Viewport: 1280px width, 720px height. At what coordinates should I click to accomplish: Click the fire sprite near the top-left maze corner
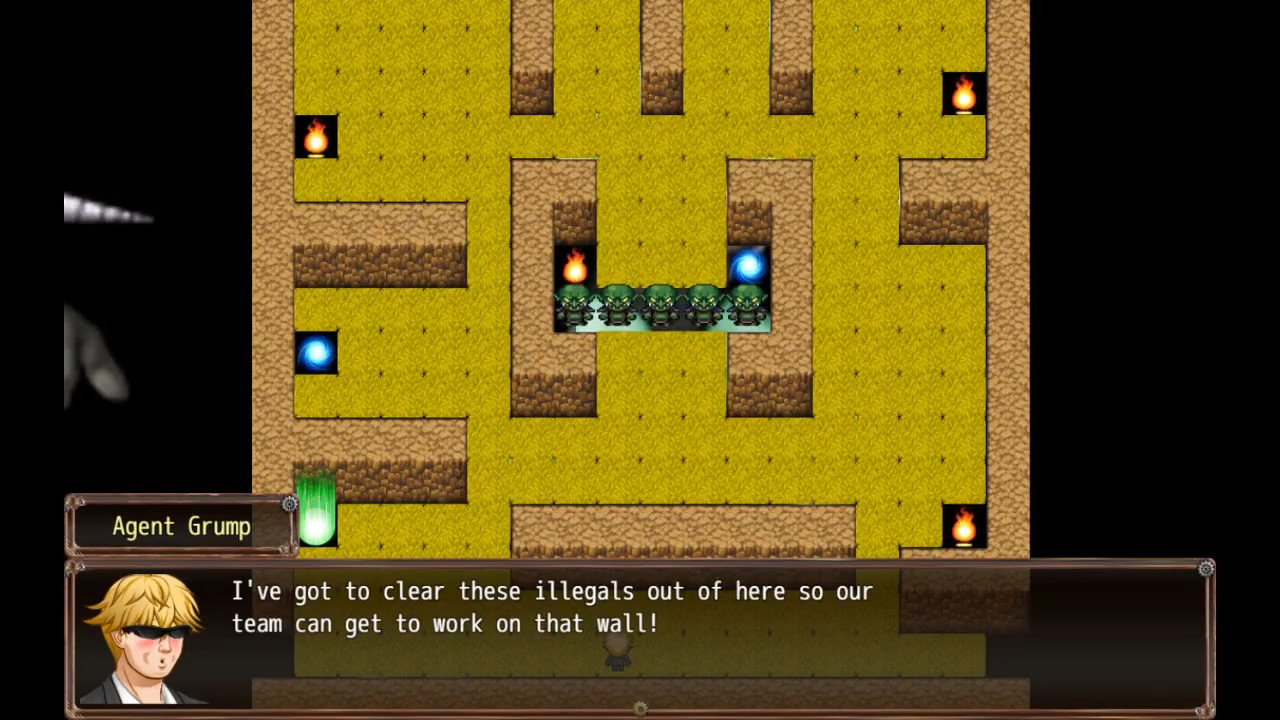click(315, 138)
